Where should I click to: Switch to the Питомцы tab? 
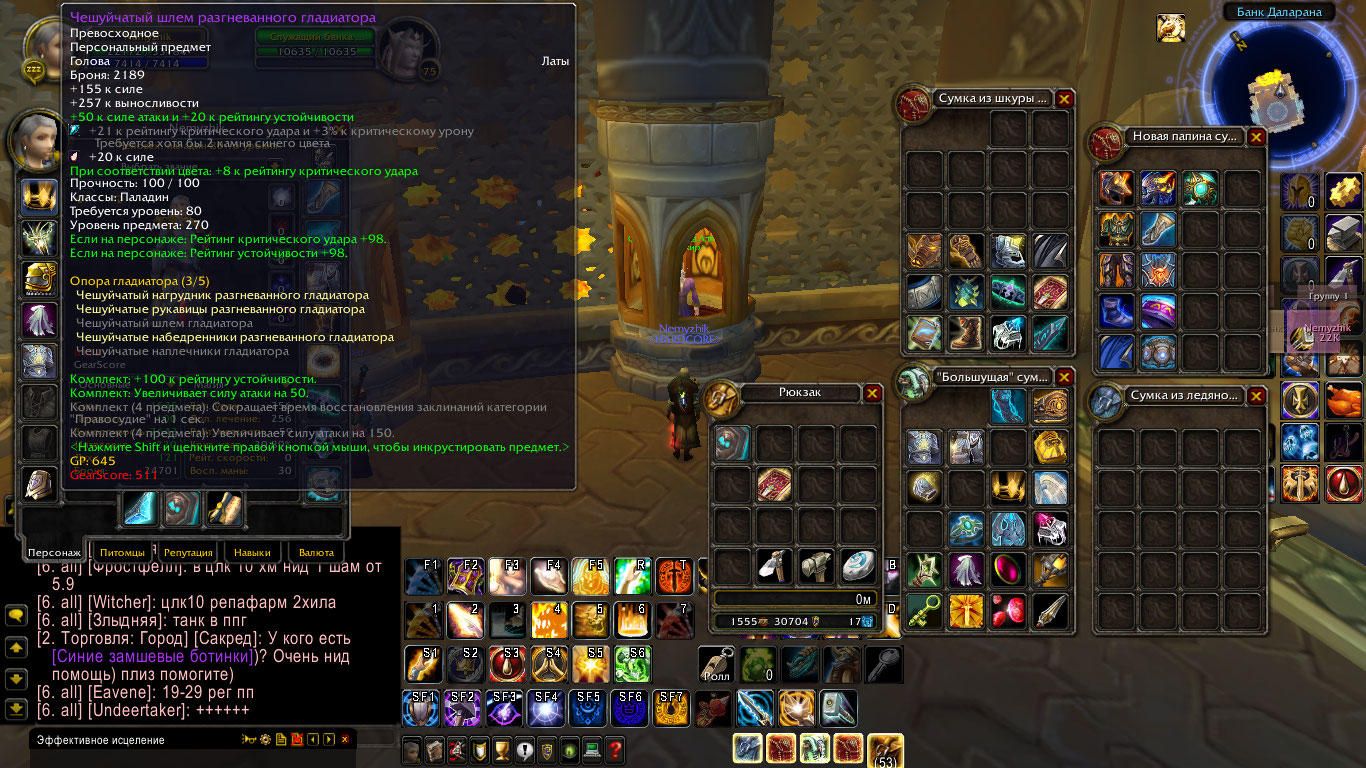[x=122, y=552]
